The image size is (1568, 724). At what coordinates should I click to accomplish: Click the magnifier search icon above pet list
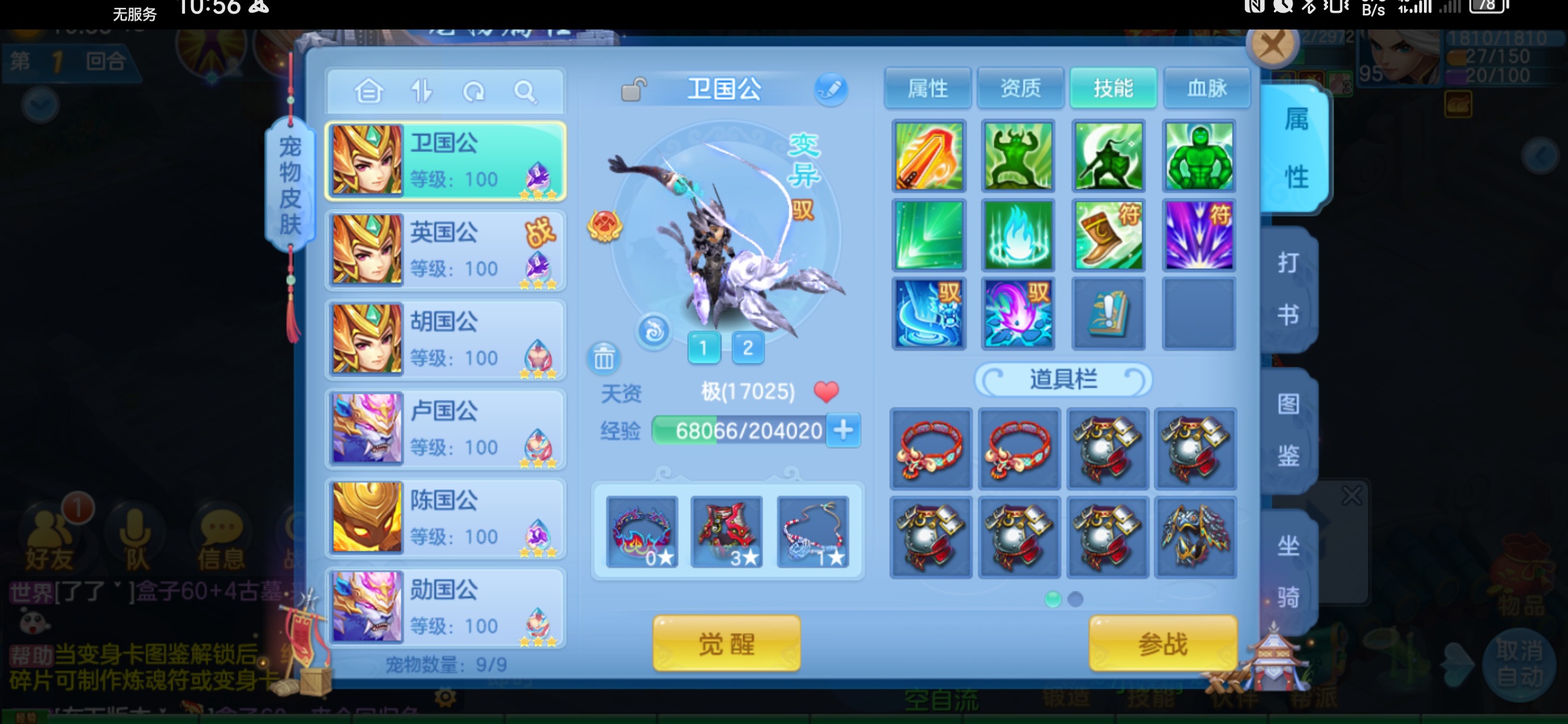pos(525,91)
